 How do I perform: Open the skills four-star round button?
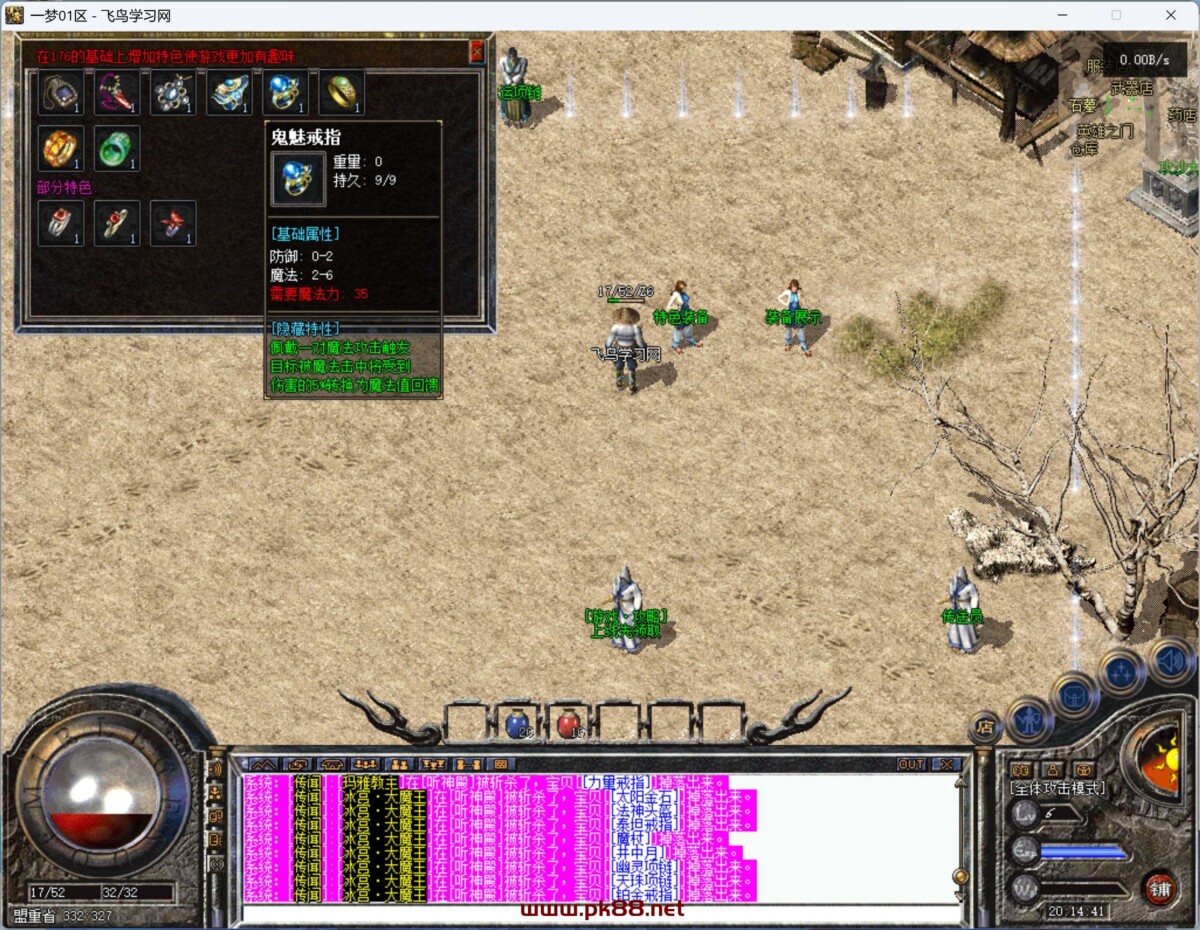1122,671
